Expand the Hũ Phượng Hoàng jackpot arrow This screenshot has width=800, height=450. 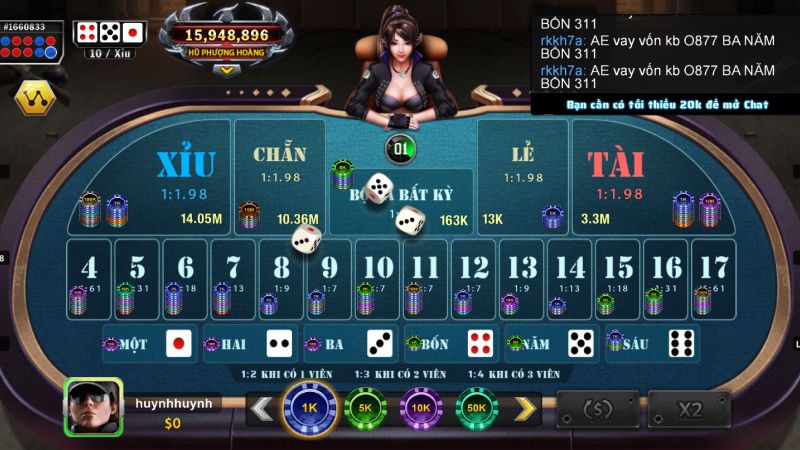227,70
